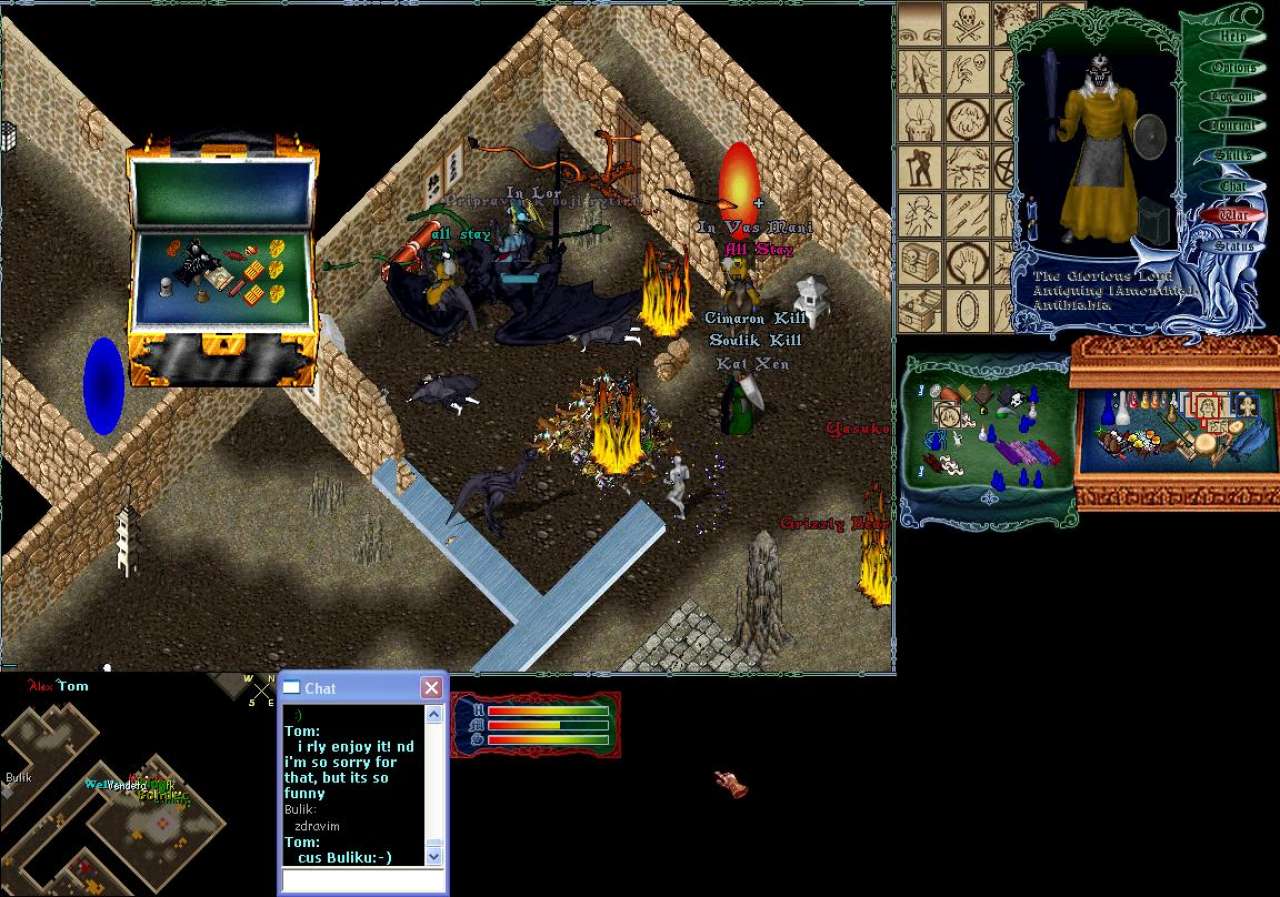Activate the pair of eyes skill icon
The image size is (1280, 897).
pos(920,24)
